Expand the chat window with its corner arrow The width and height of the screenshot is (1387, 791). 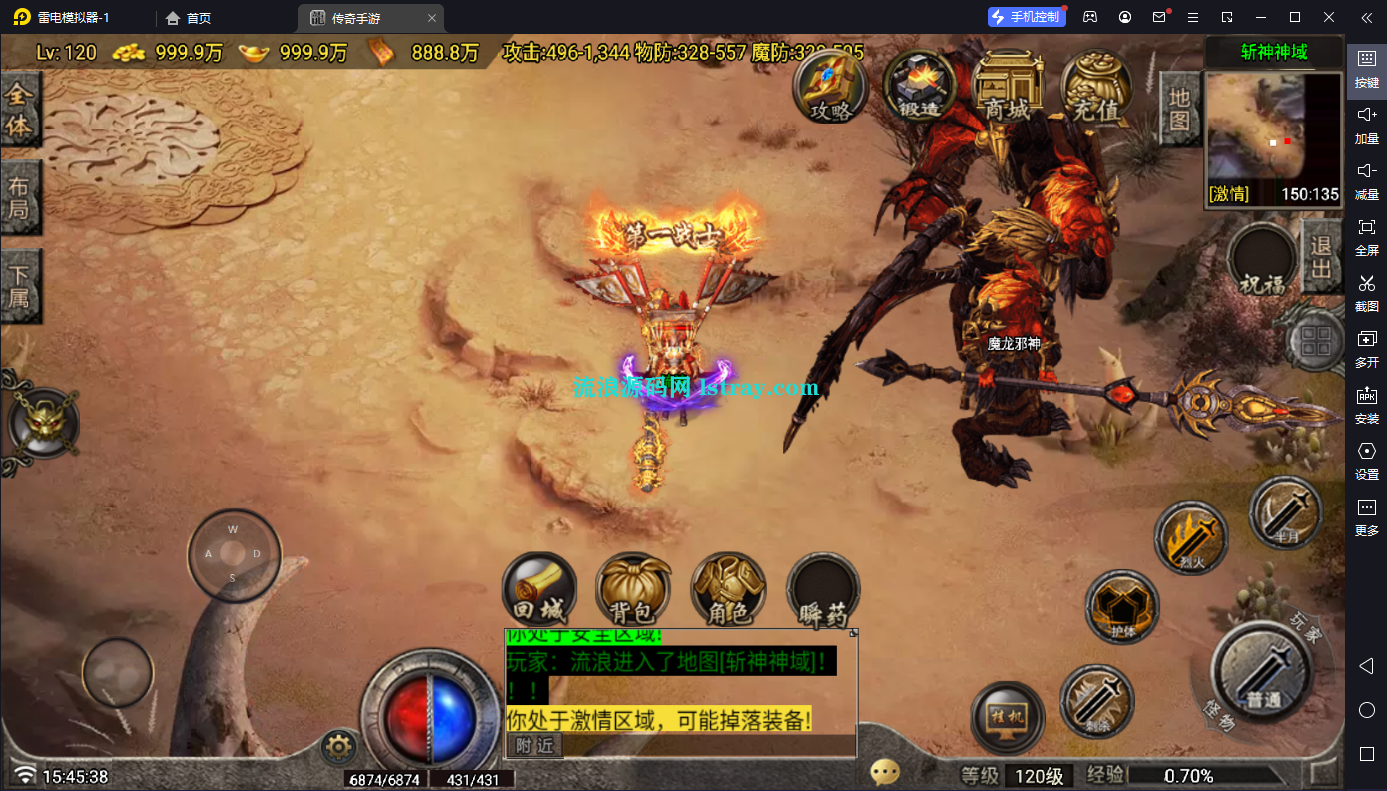point(853,631)
